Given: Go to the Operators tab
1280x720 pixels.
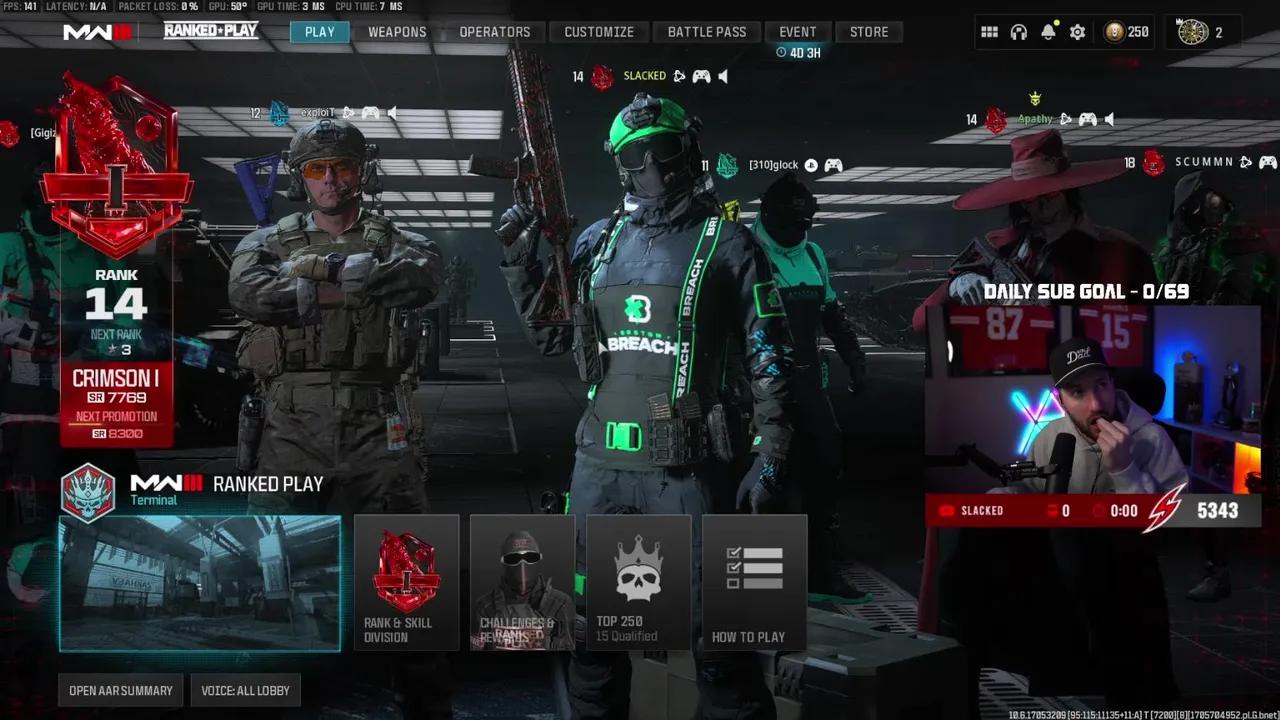Looking at the screenshot, I should click(495, 32).
